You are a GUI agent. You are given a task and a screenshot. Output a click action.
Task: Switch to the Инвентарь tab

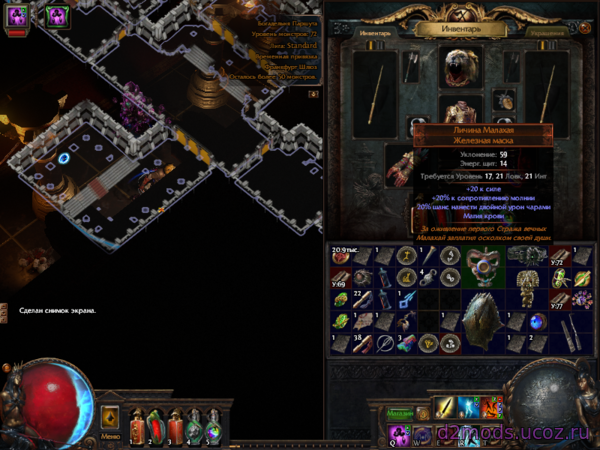pos(377,32)
